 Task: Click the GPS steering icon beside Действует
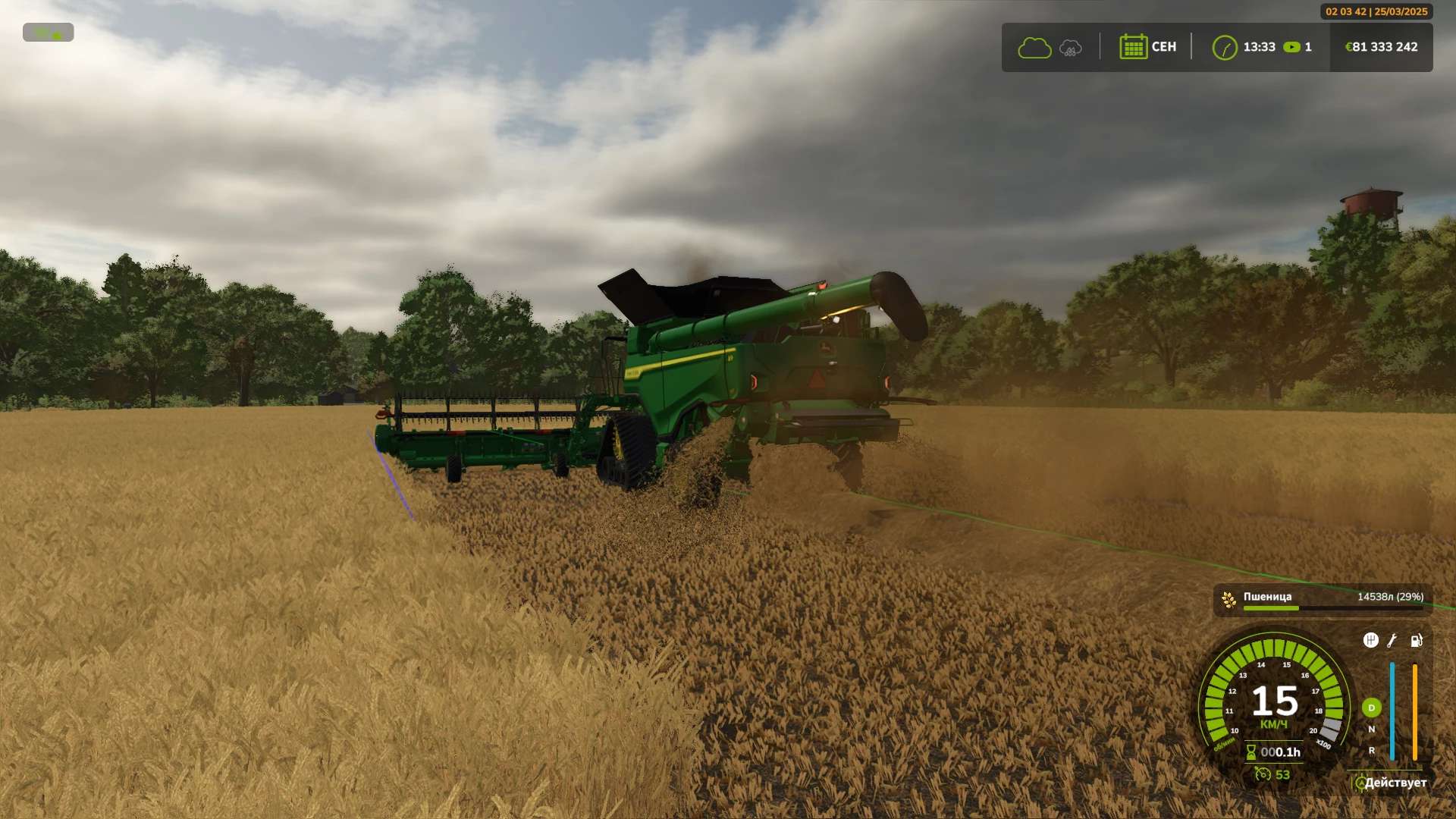(x=1360, y=783)
